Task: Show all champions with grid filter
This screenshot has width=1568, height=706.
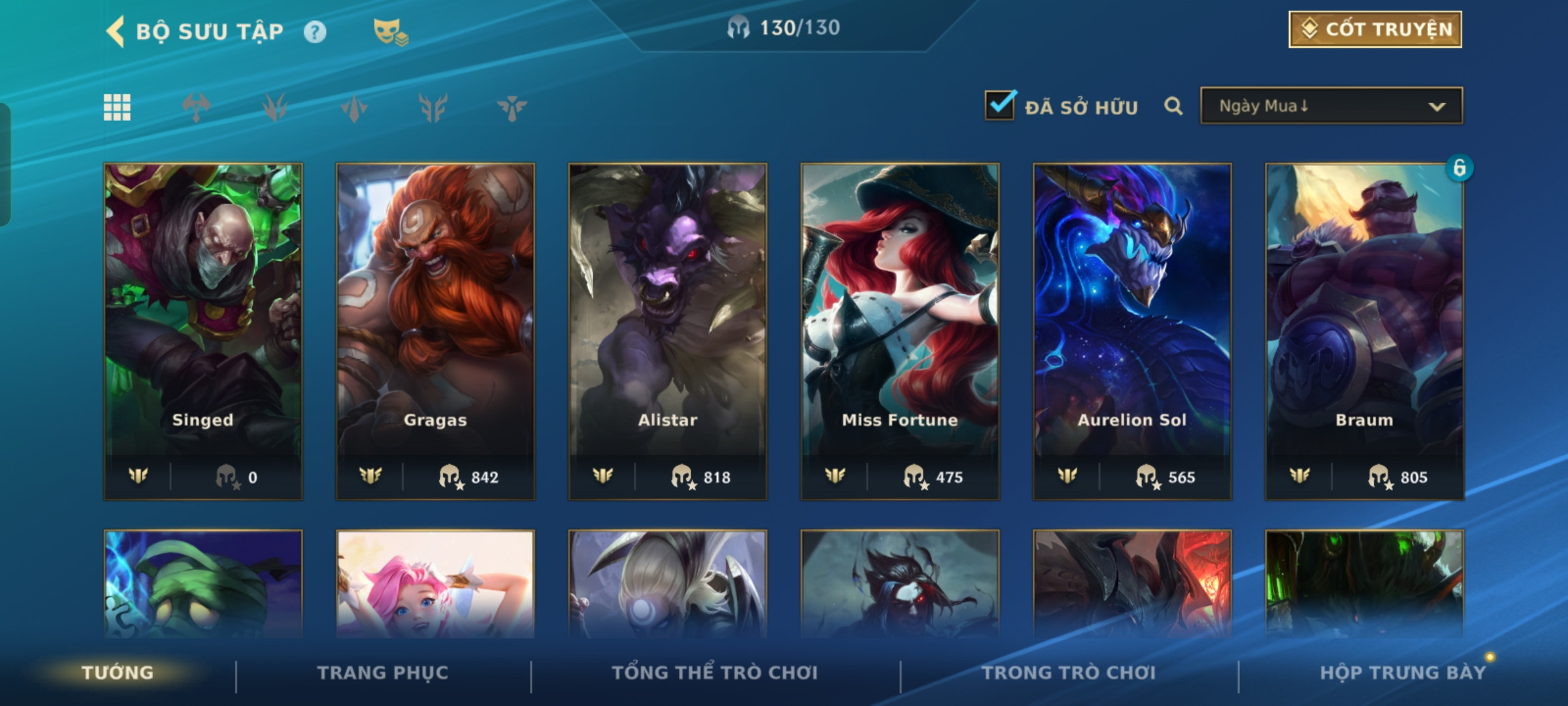Action: (x=118, y=107)
